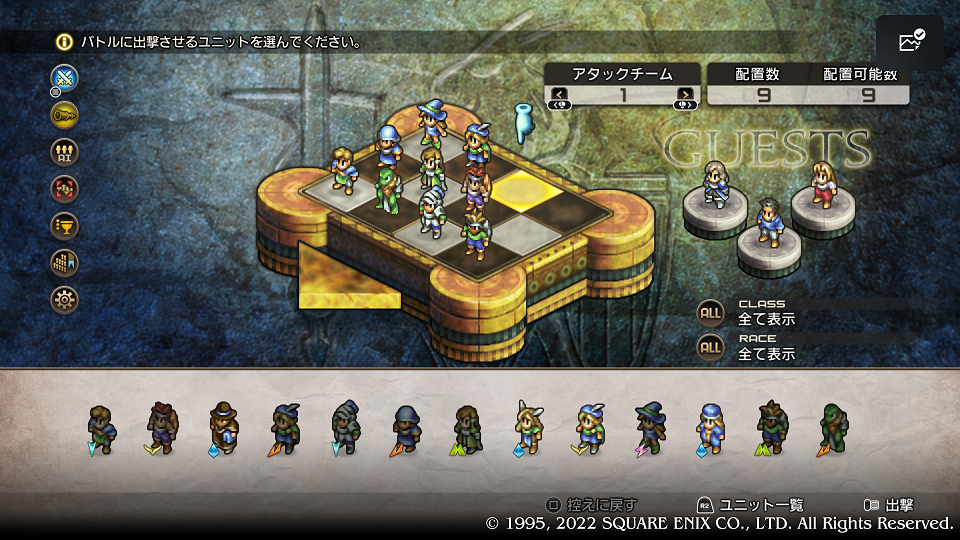Pick the dark-haired guest in blue tunic
Screen dimensions: 960x540
(768, 223)
